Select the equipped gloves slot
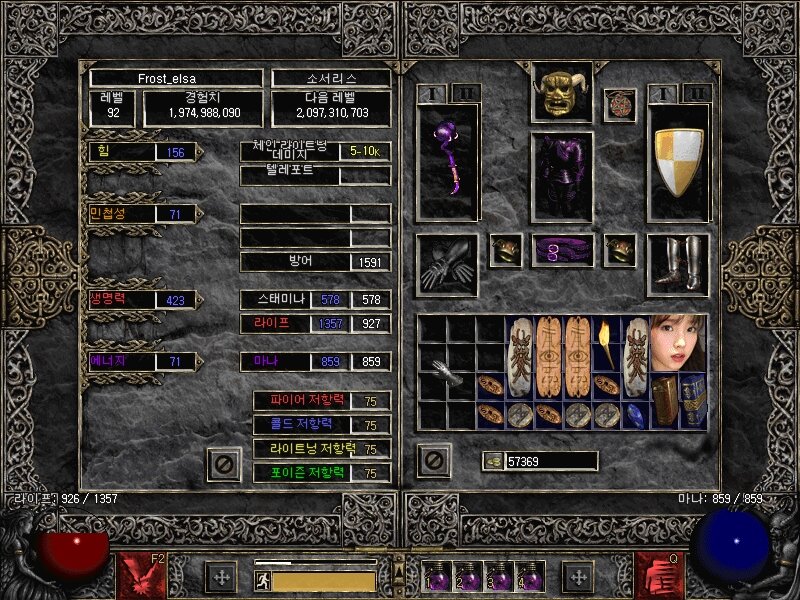The height and width of the screenshot is (600, 800). (447, 263)
